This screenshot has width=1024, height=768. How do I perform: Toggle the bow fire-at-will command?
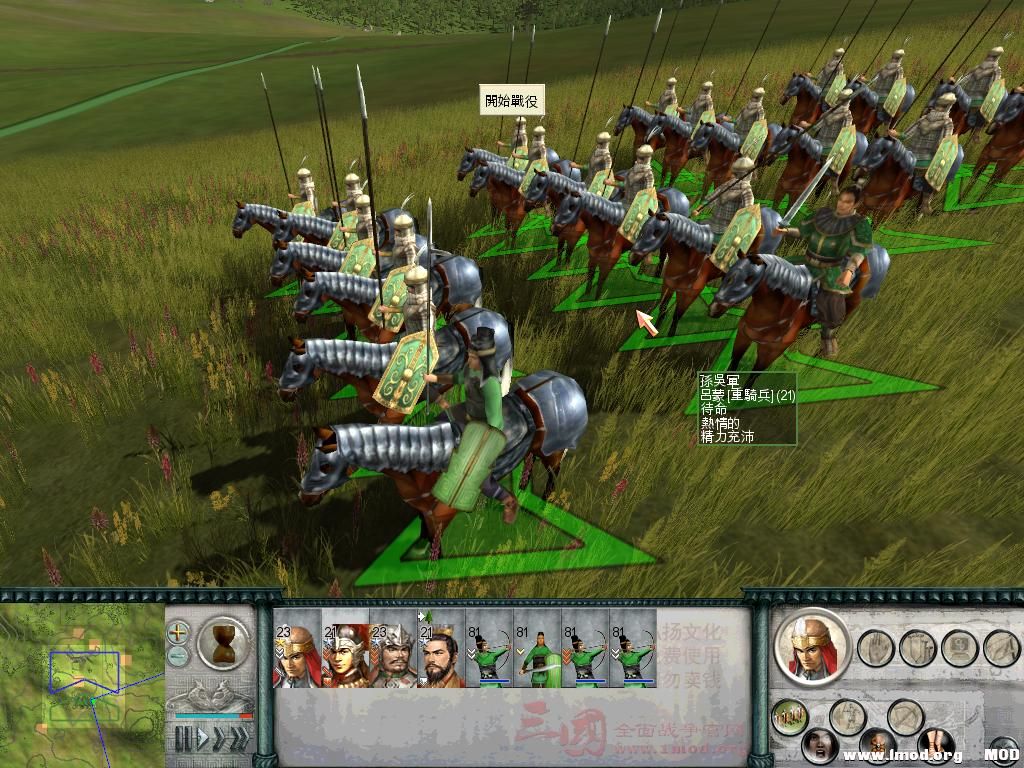tap(906, 716)
